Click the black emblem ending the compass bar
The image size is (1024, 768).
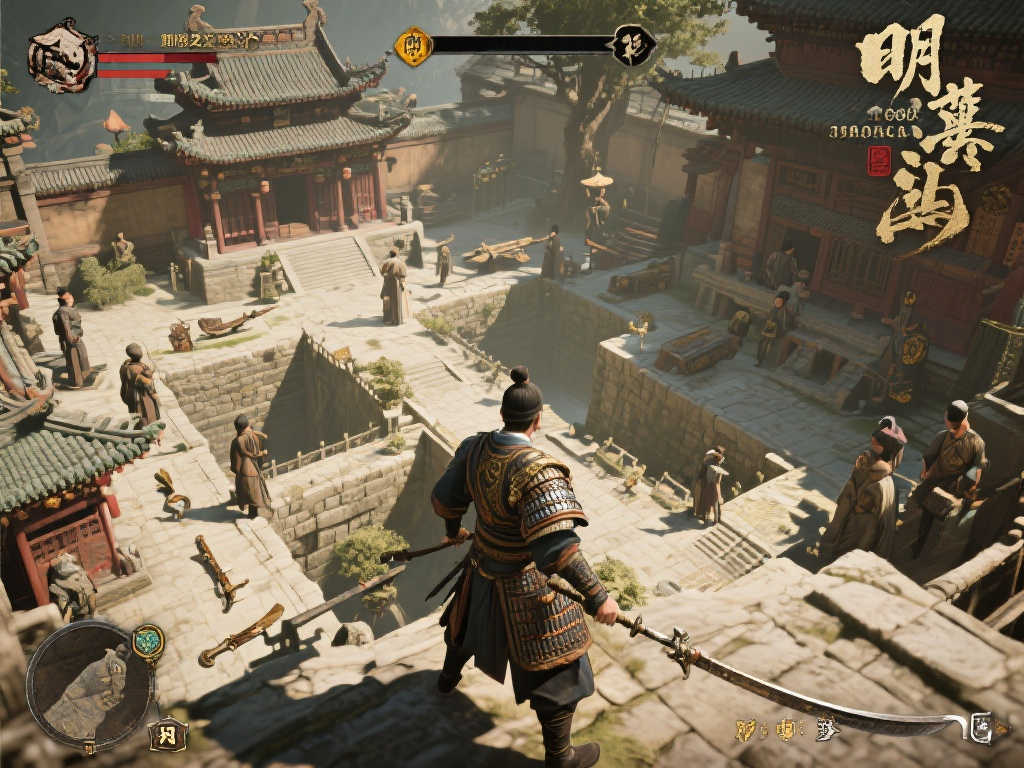pyautogui.click(x=633, y=45)
